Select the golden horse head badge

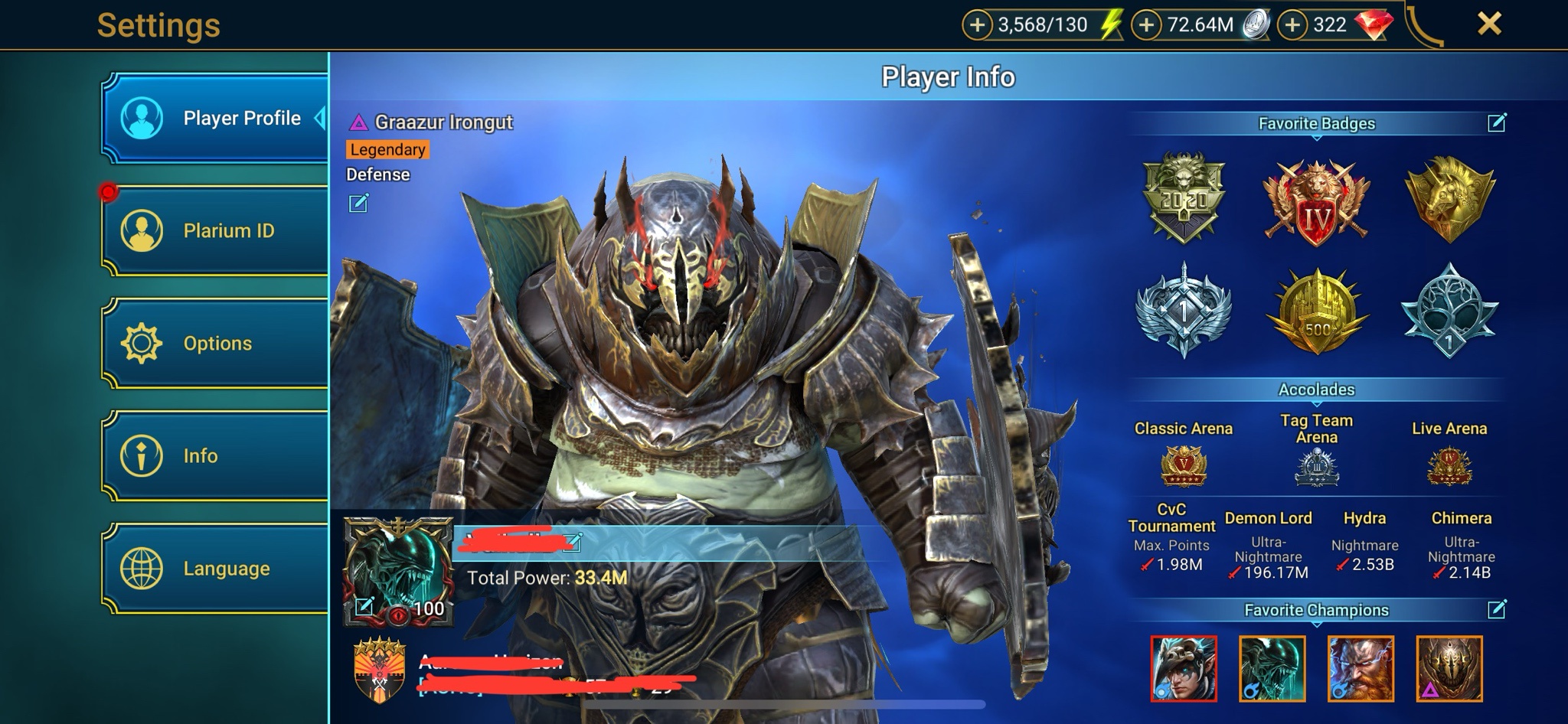click(1449, 198)
